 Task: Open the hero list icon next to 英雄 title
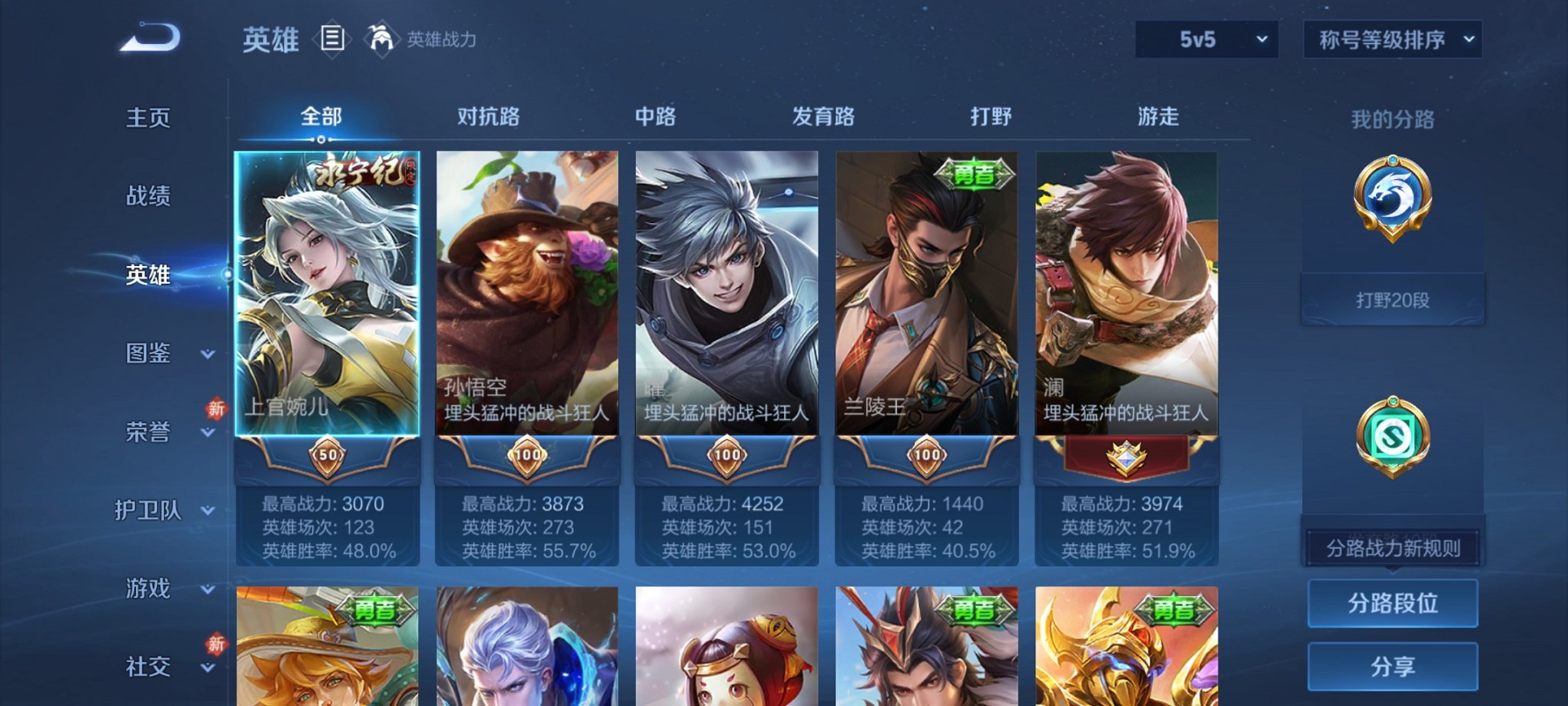pyautogui.click(x=331, y=40)
